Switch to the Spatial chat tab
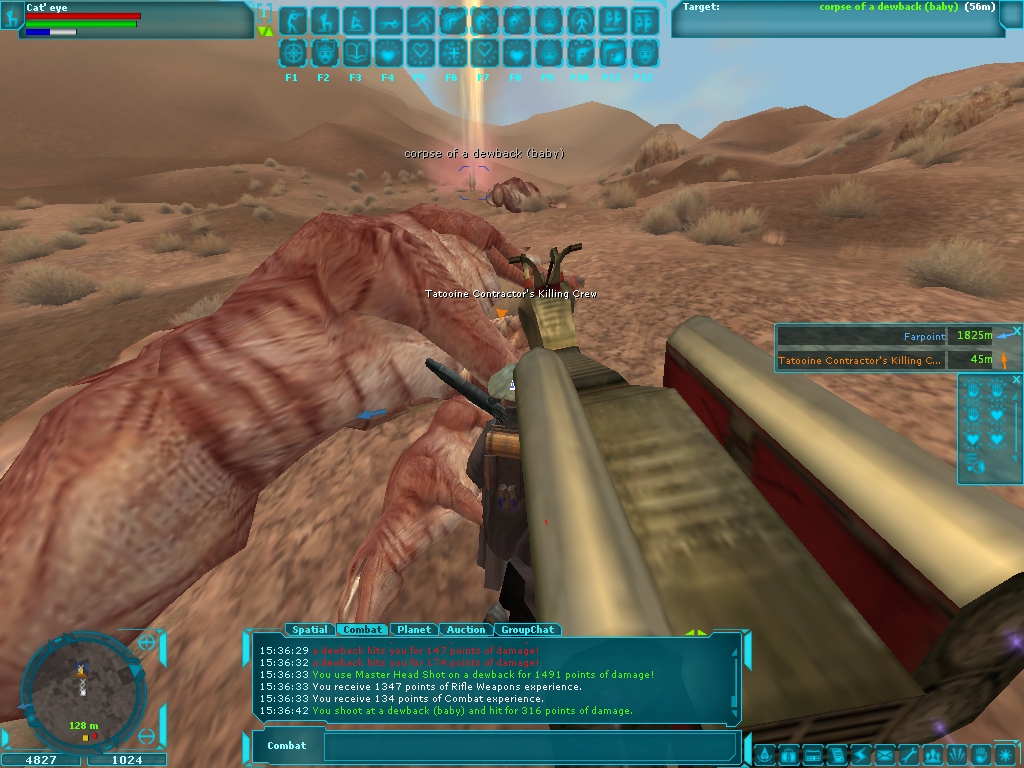Image resolution: width=1024 pixels, height=768 pixels. [x=309, y=630]
